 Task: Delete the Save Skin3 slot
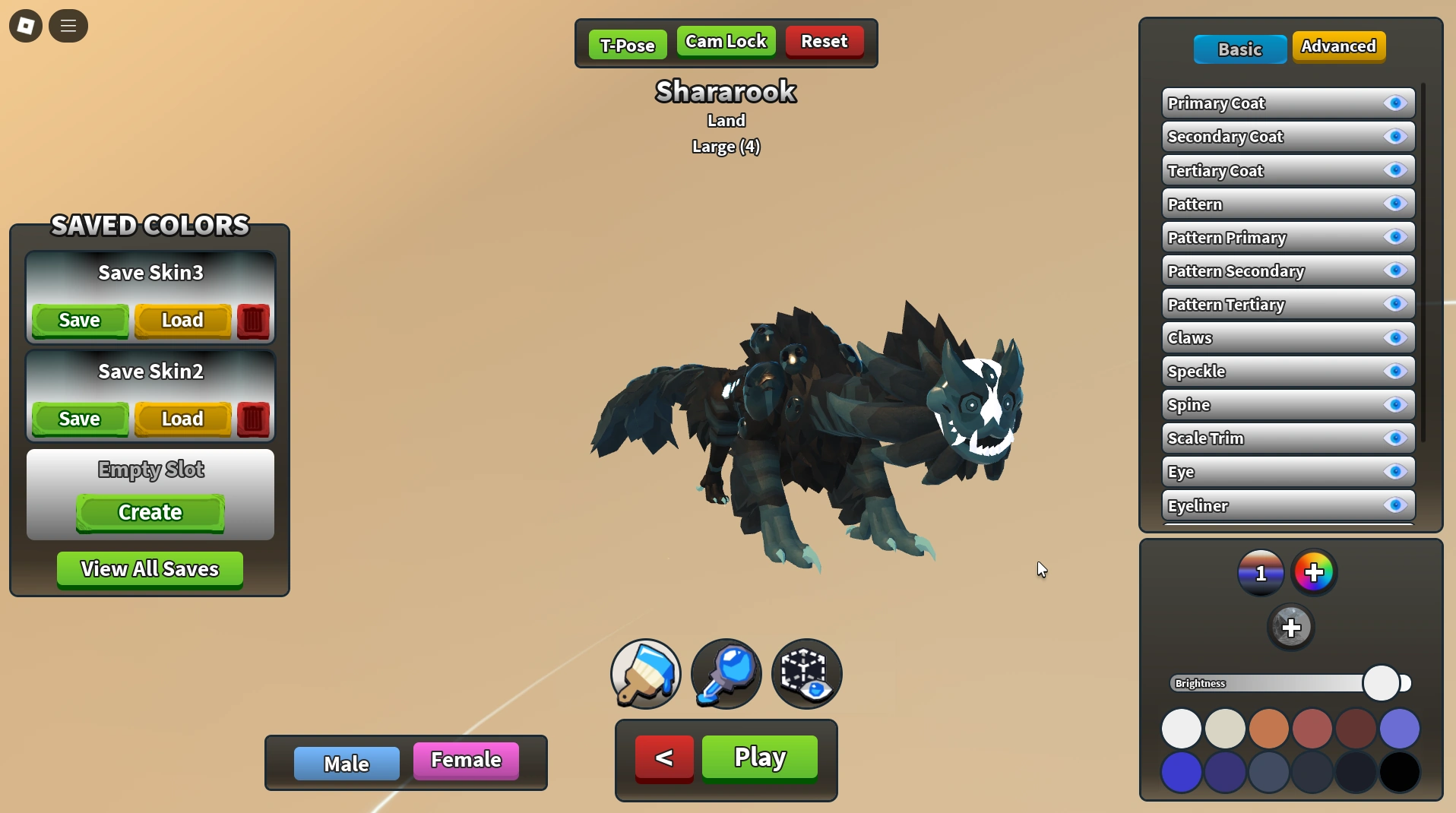pyautogui.click(x=252, y=321)
